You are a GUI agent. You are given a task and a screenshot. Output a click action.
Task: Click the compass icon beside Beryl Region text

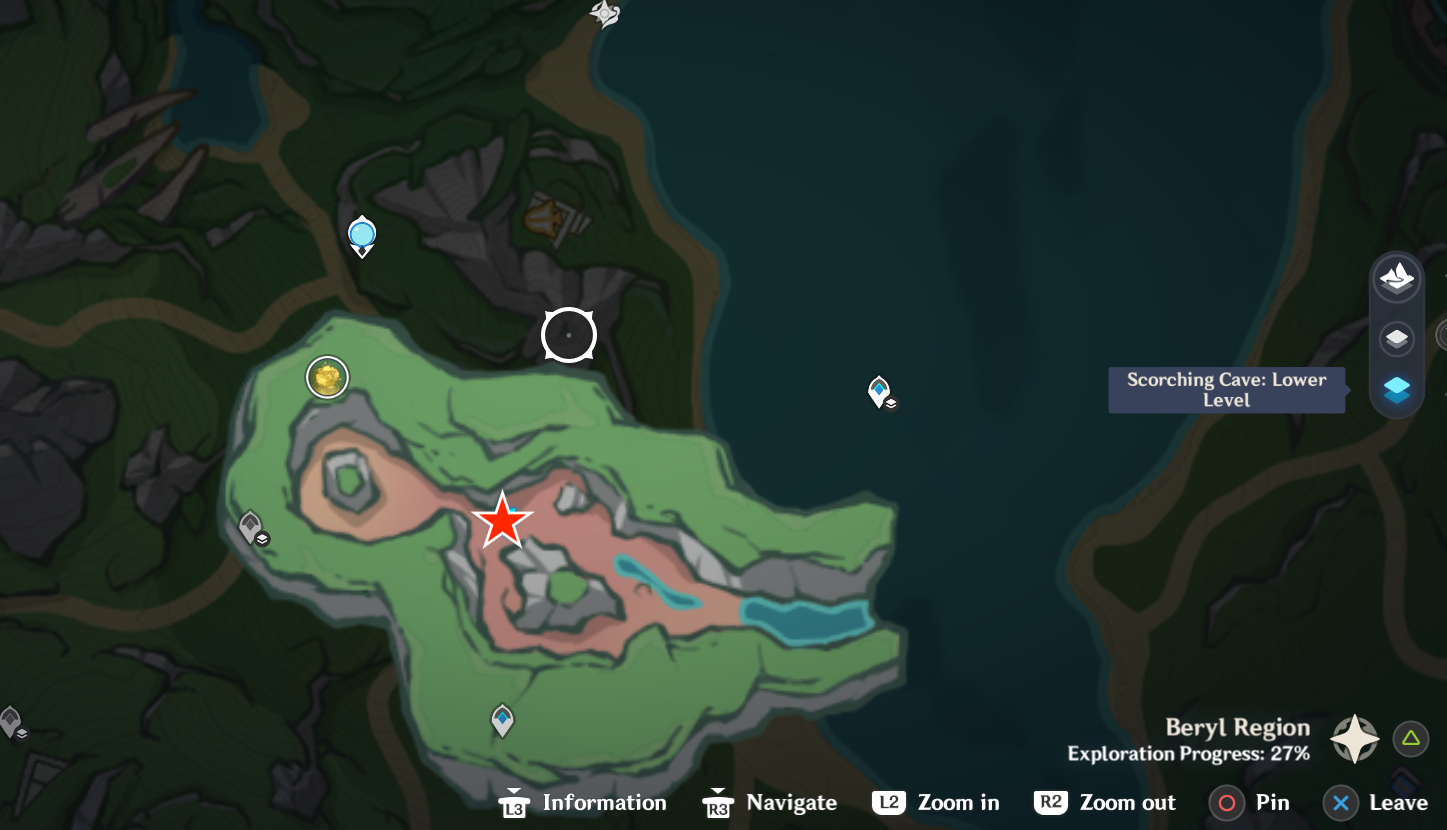pyautogui.click(x=1355, y=738)
